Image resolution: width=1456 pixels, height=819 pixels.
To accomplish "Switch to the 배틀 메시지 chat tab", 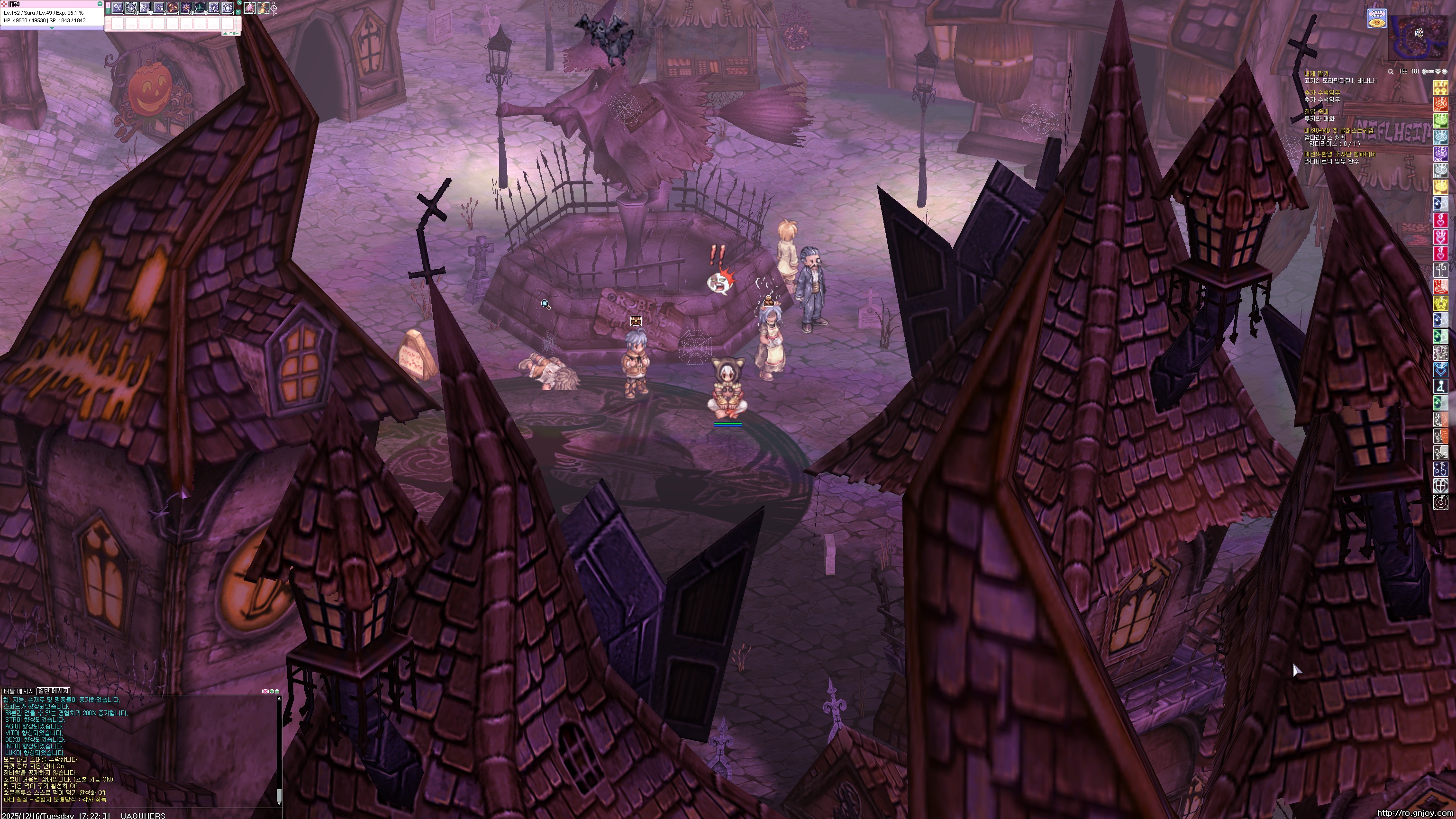I will click(x=18, y=691).
